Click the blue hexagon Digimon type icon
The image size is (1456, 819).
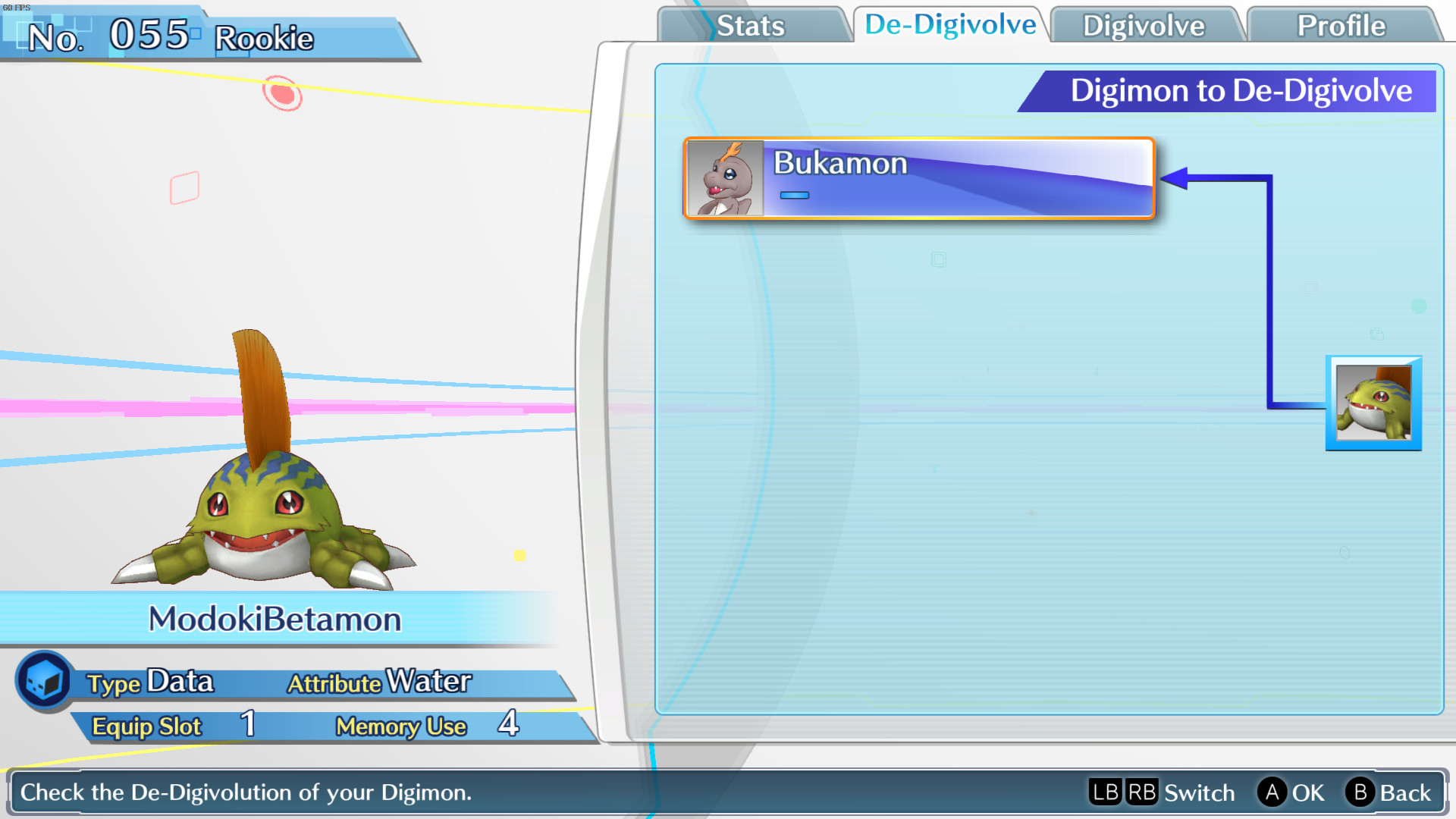coord(44,680)
